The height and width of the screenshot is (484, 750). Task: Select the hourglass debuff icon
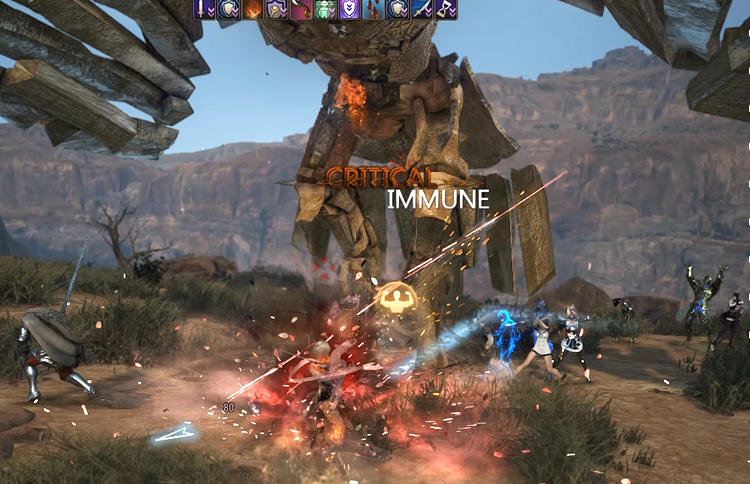click(x=445, y=9)
